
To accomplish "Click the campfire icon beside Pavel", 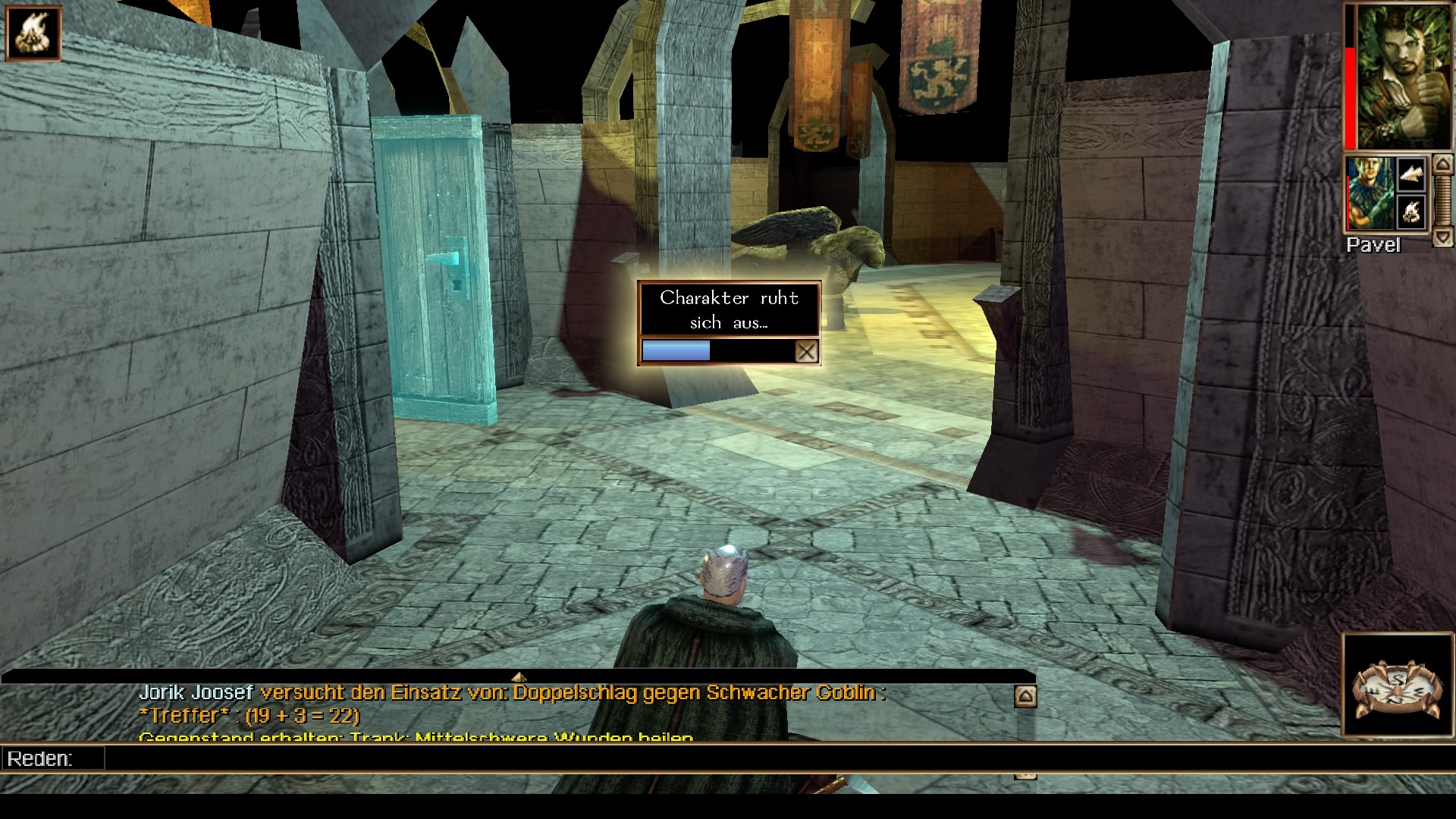I will tap(1411, 212).
